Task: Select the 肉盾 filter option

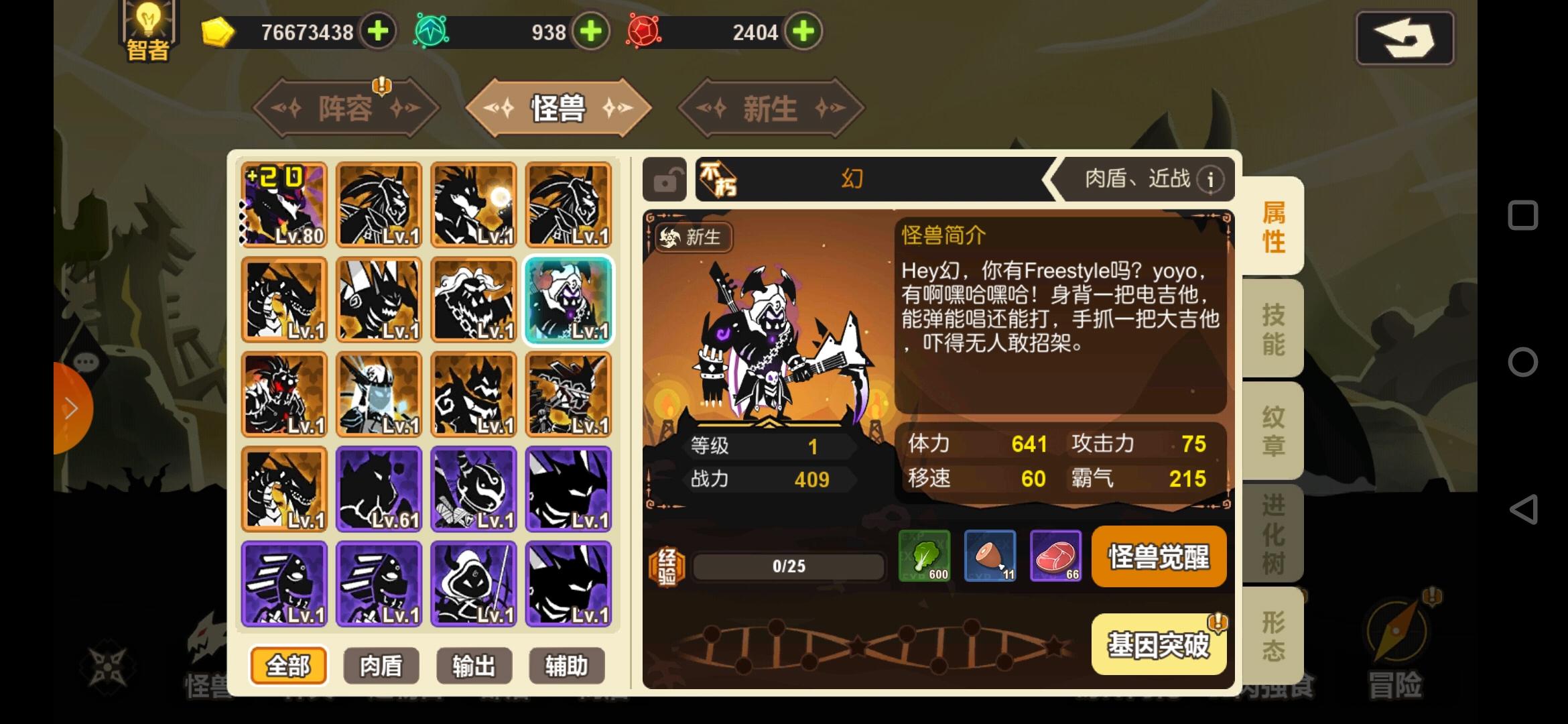Action: click(380, 666)
